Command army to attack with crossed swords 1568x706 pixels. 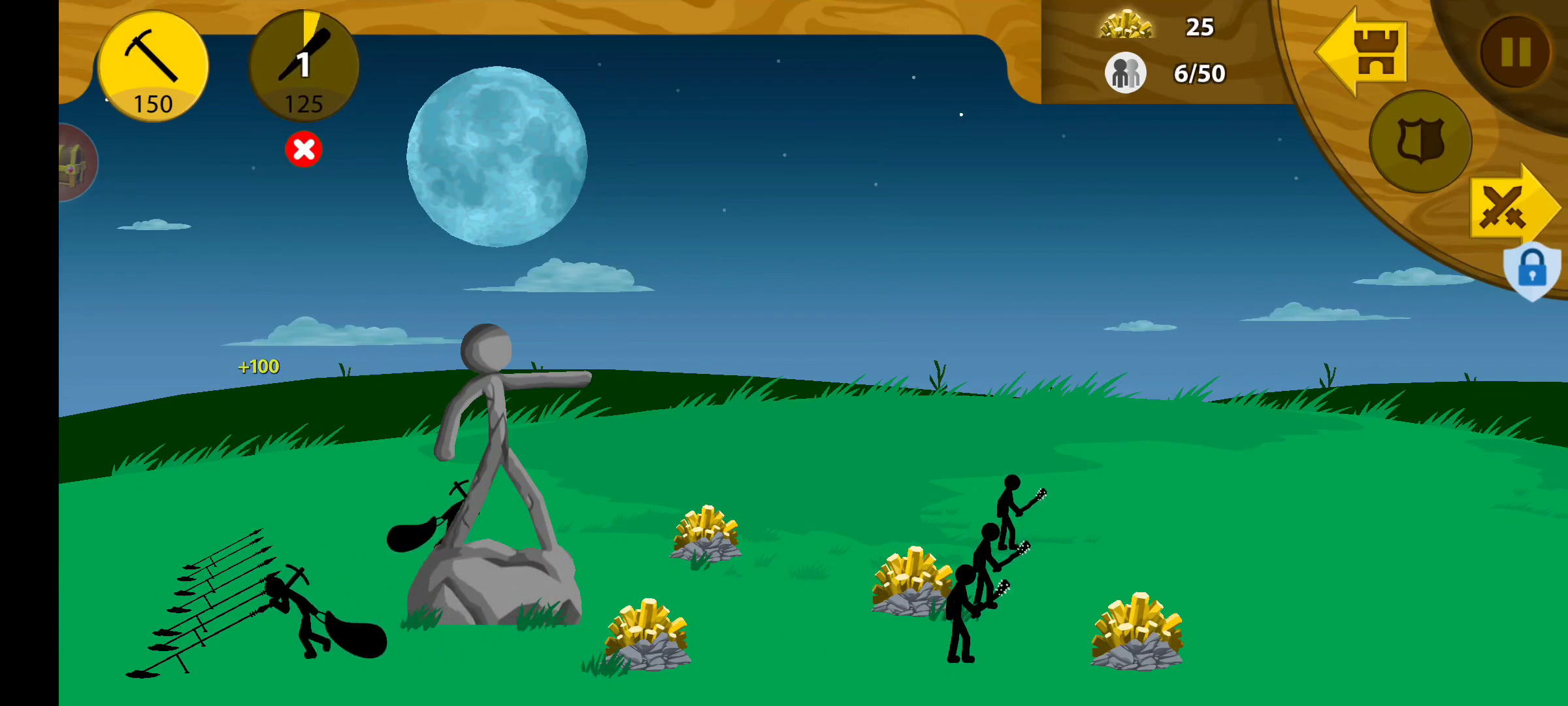pos(1511,208)
